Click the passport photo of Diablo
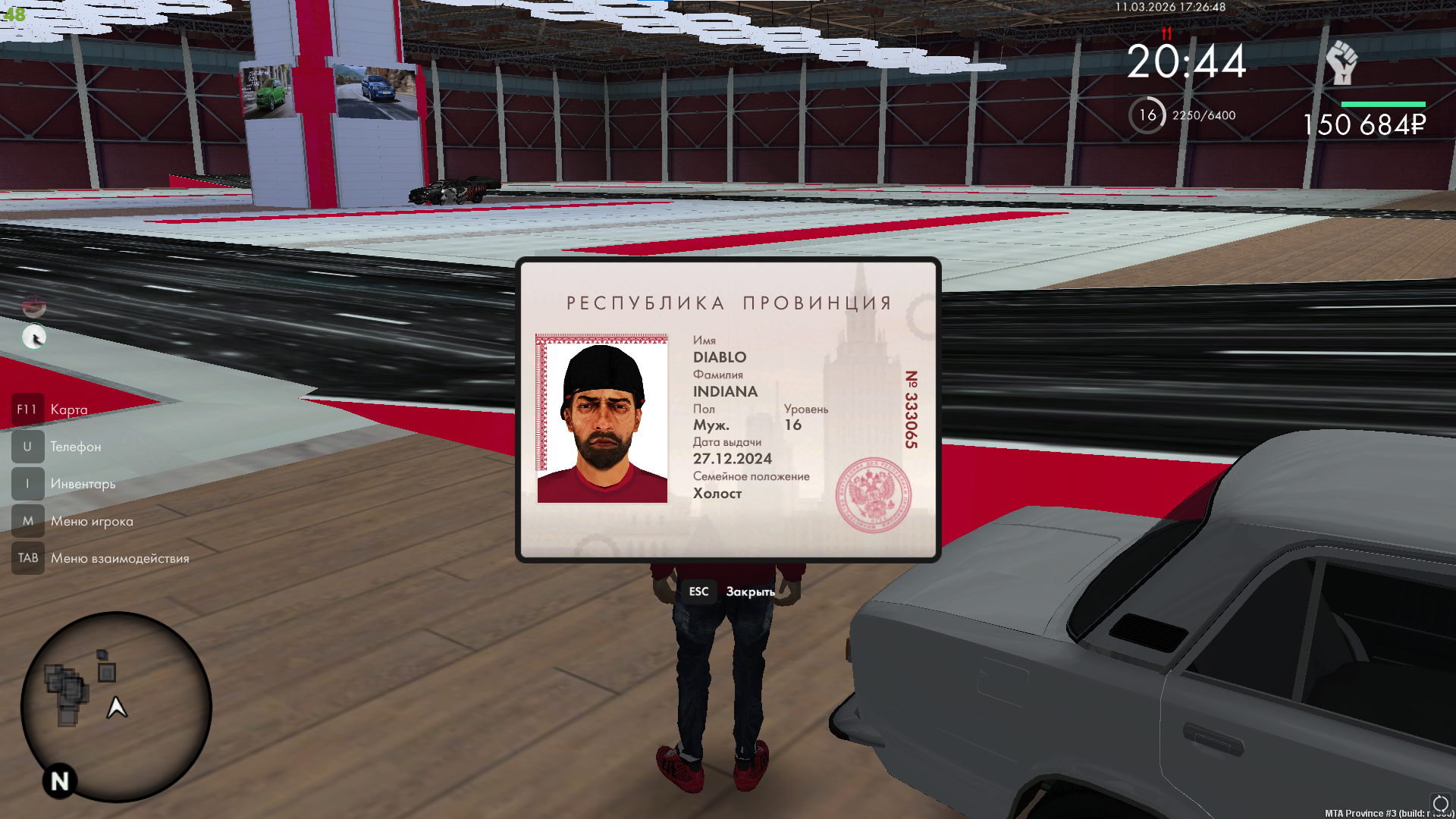 [x=602, y=419]
